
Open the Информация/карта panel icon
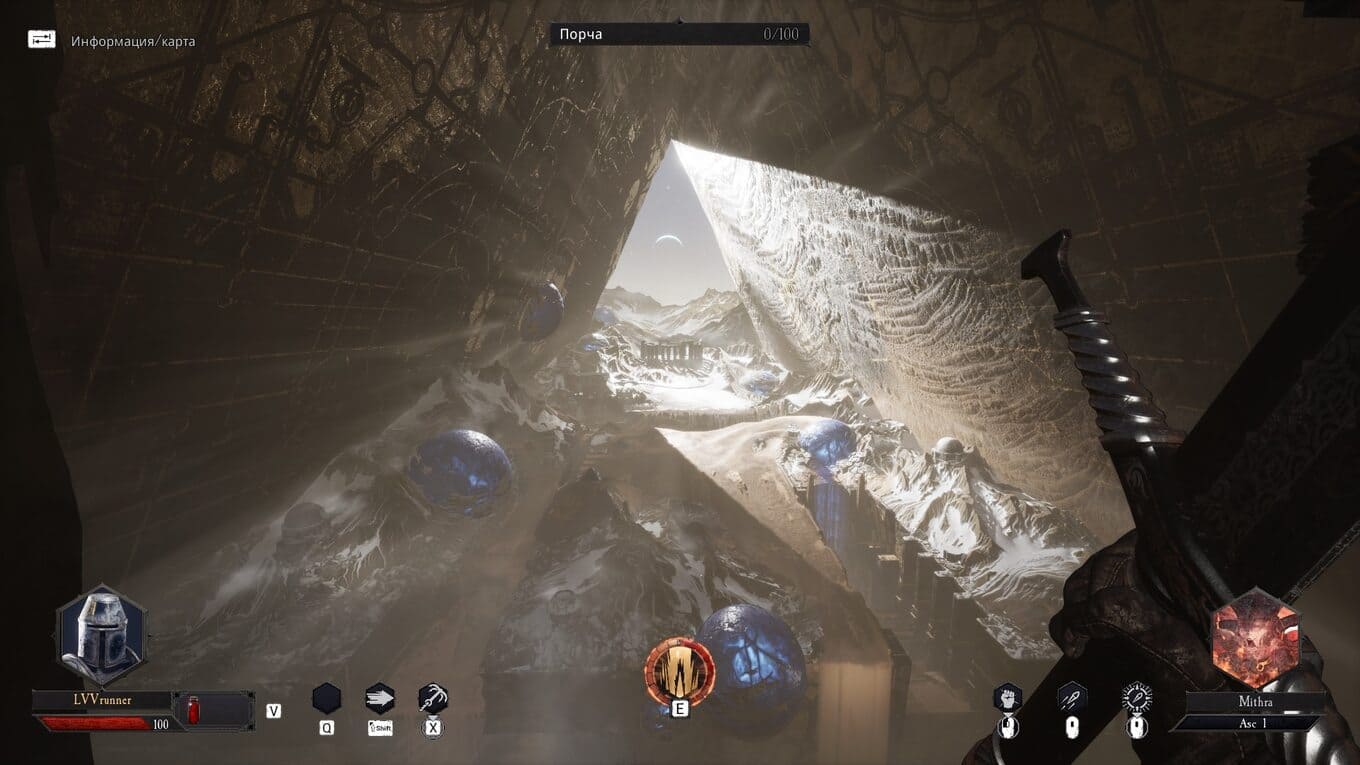click(x=42, y=40)
